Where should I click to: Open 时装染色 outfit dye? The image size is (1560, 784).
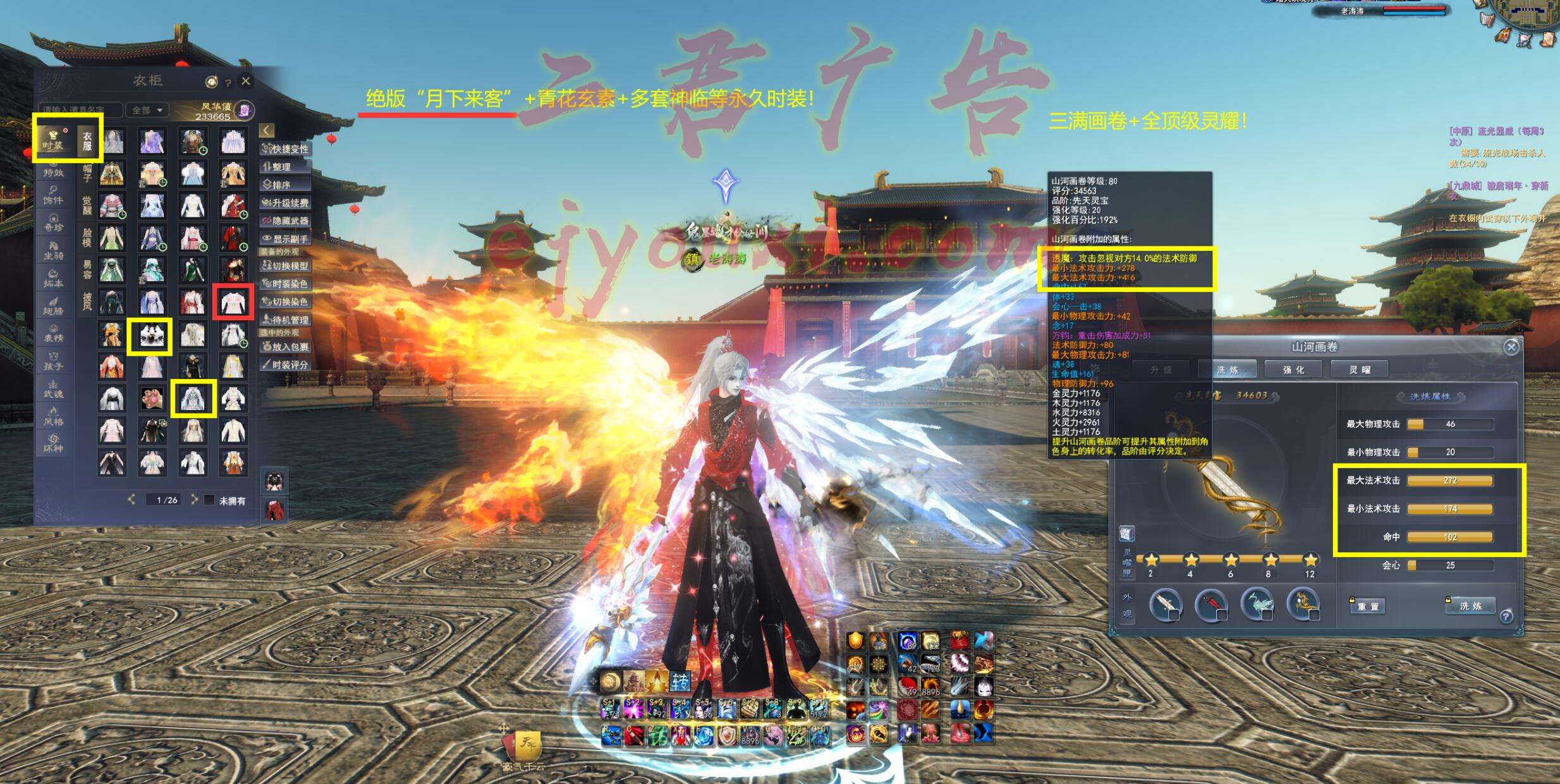pos(286,284)
